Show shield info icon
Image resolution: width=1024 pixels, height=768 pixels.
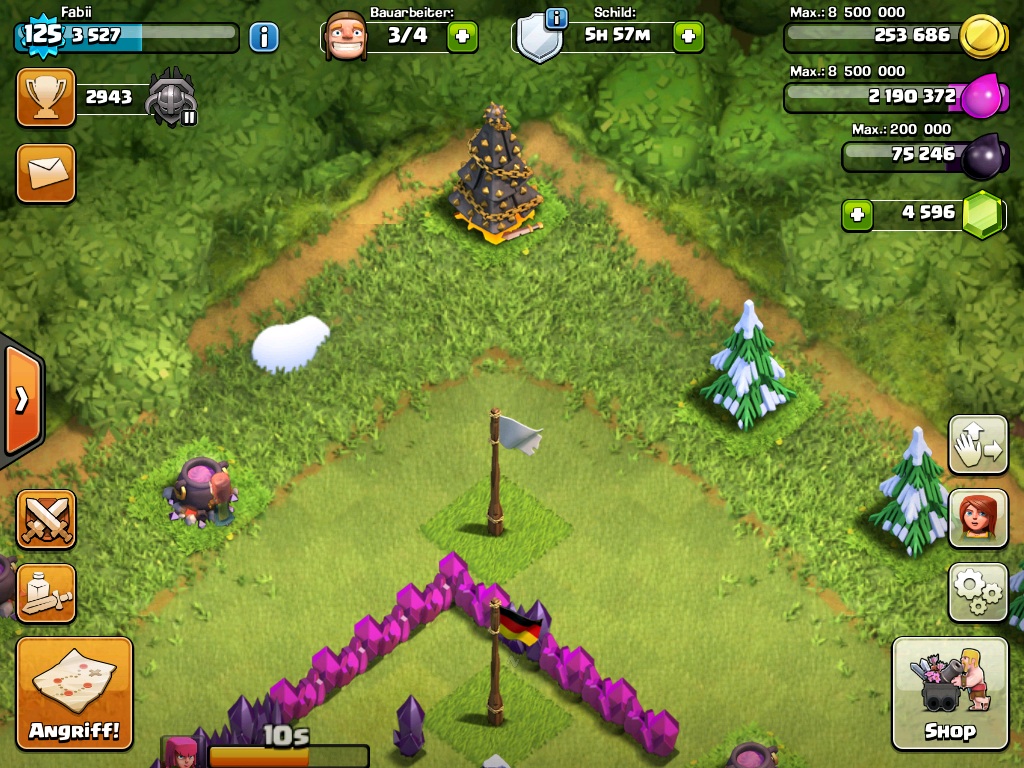coord(556,18)
